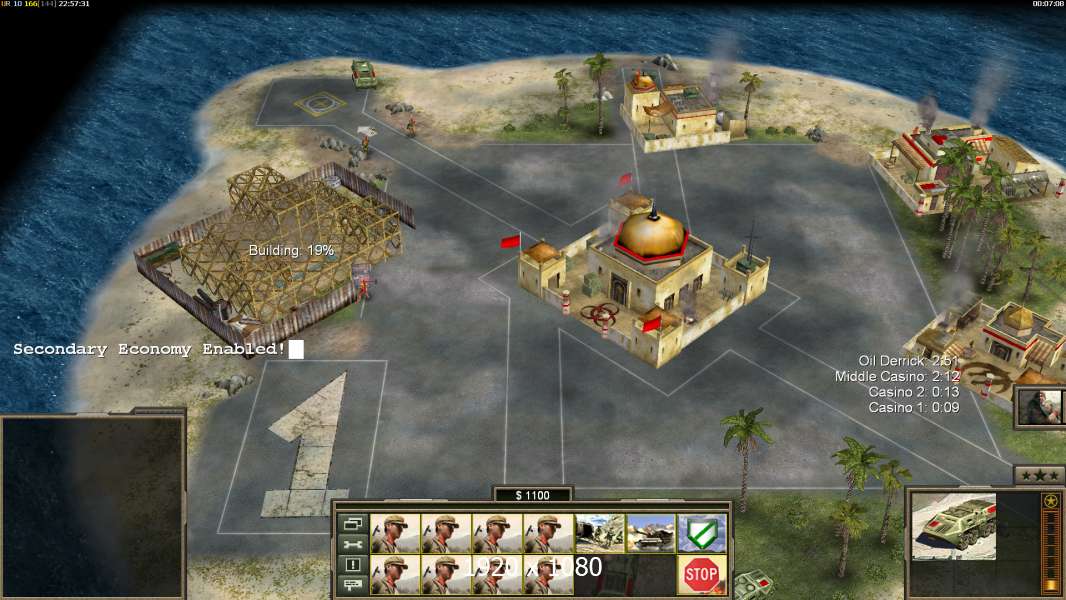The height and width of the screenshot is (600, 1066).
Task: Open the exclamation mark alert button
Action: [x=353, y=565]
